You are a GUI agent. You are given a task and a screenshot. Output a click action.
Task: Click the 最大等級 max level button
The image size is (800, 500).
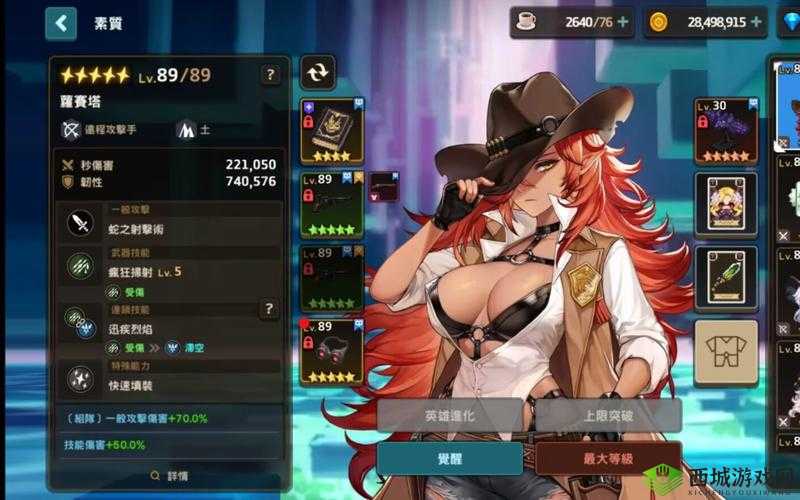coord(608,458)
